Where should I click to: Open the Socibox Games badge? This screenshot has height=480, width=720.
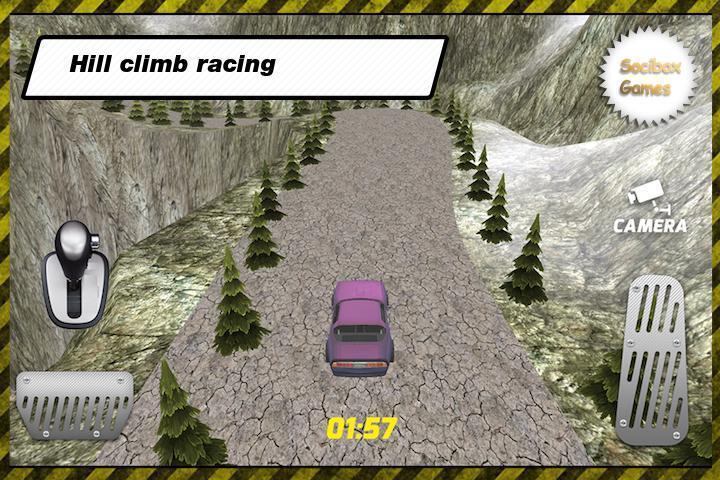pyautogui.click(x=644, y=77)
